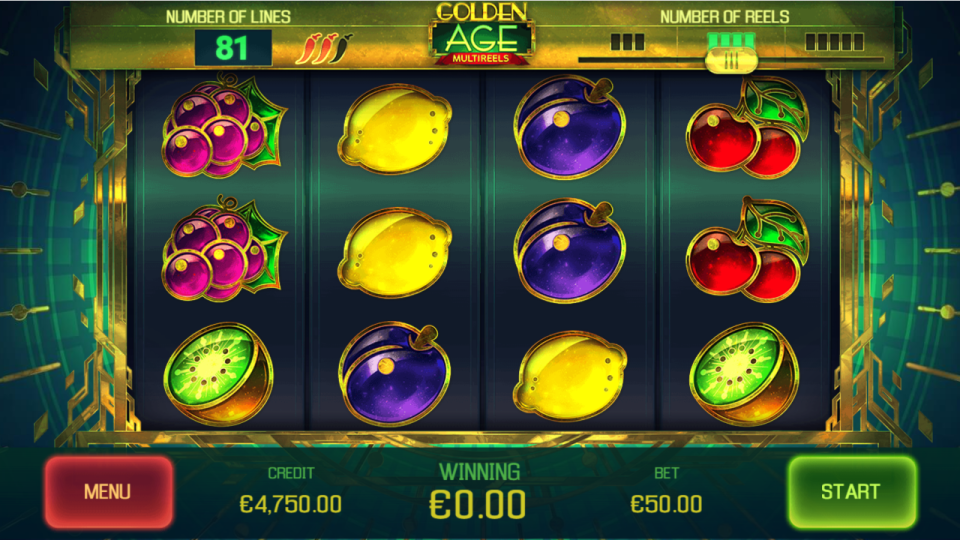This screenshot has width=960, height=540.
Task: Select the three-reel option
Action: click(627, 42)
